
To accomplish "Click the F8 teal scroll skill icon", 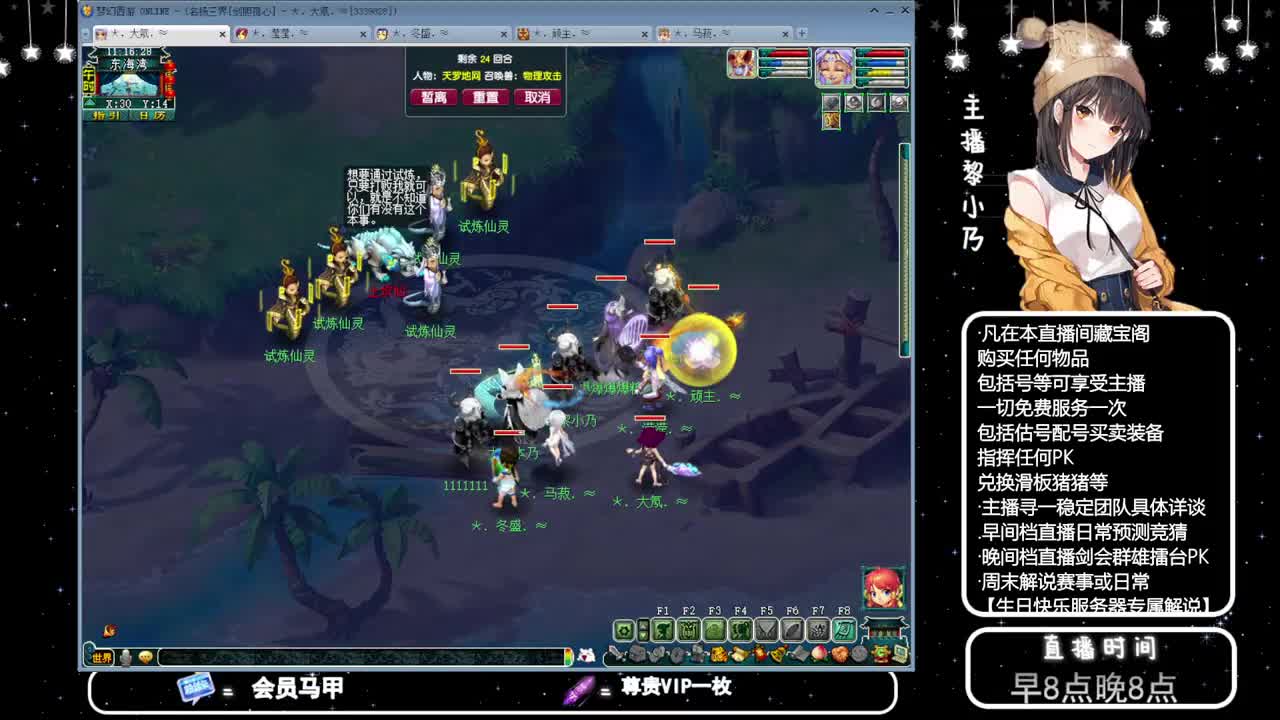I will tap(845, 631).
